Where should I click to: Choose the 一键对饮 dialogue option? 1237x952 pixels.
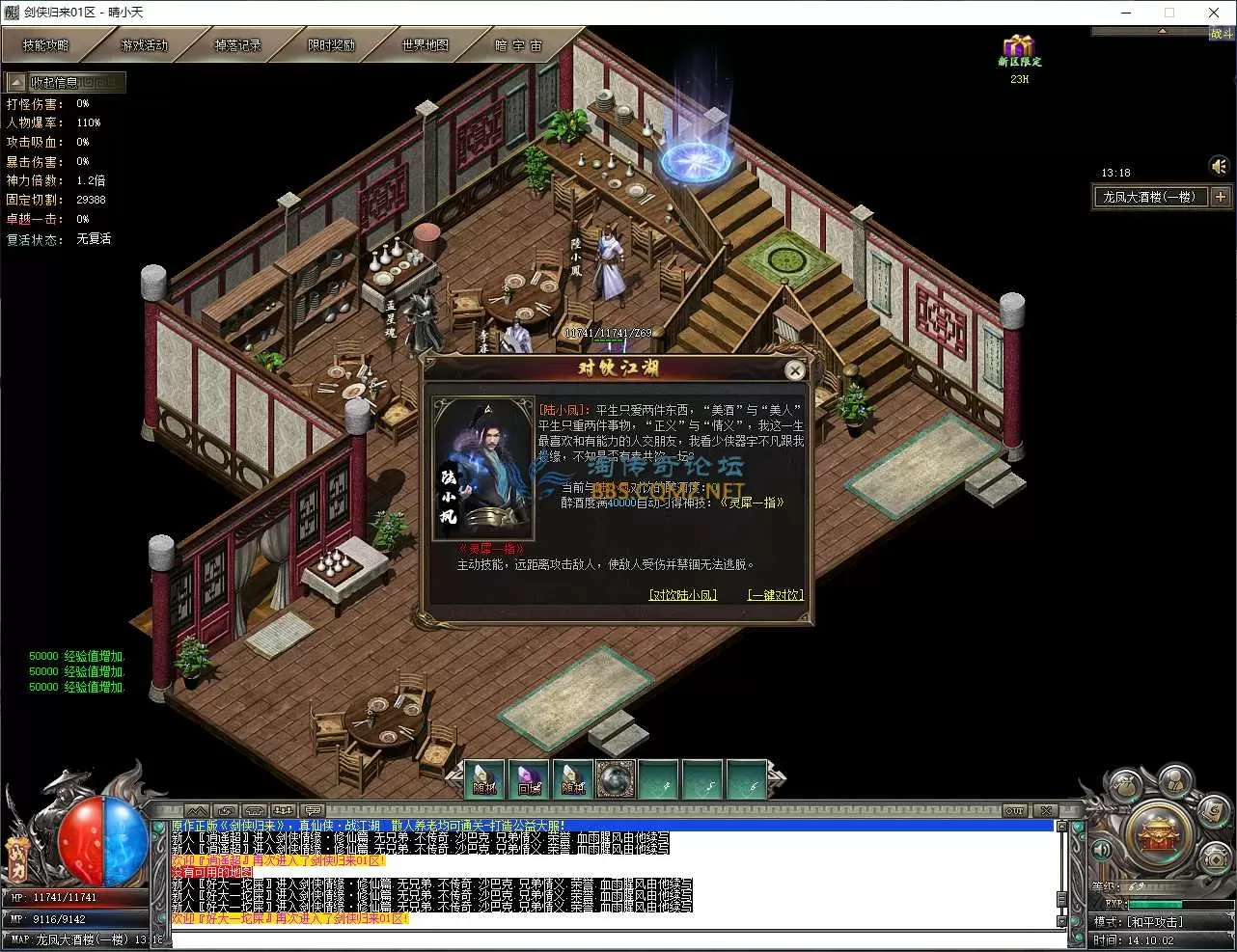(775, 595)
